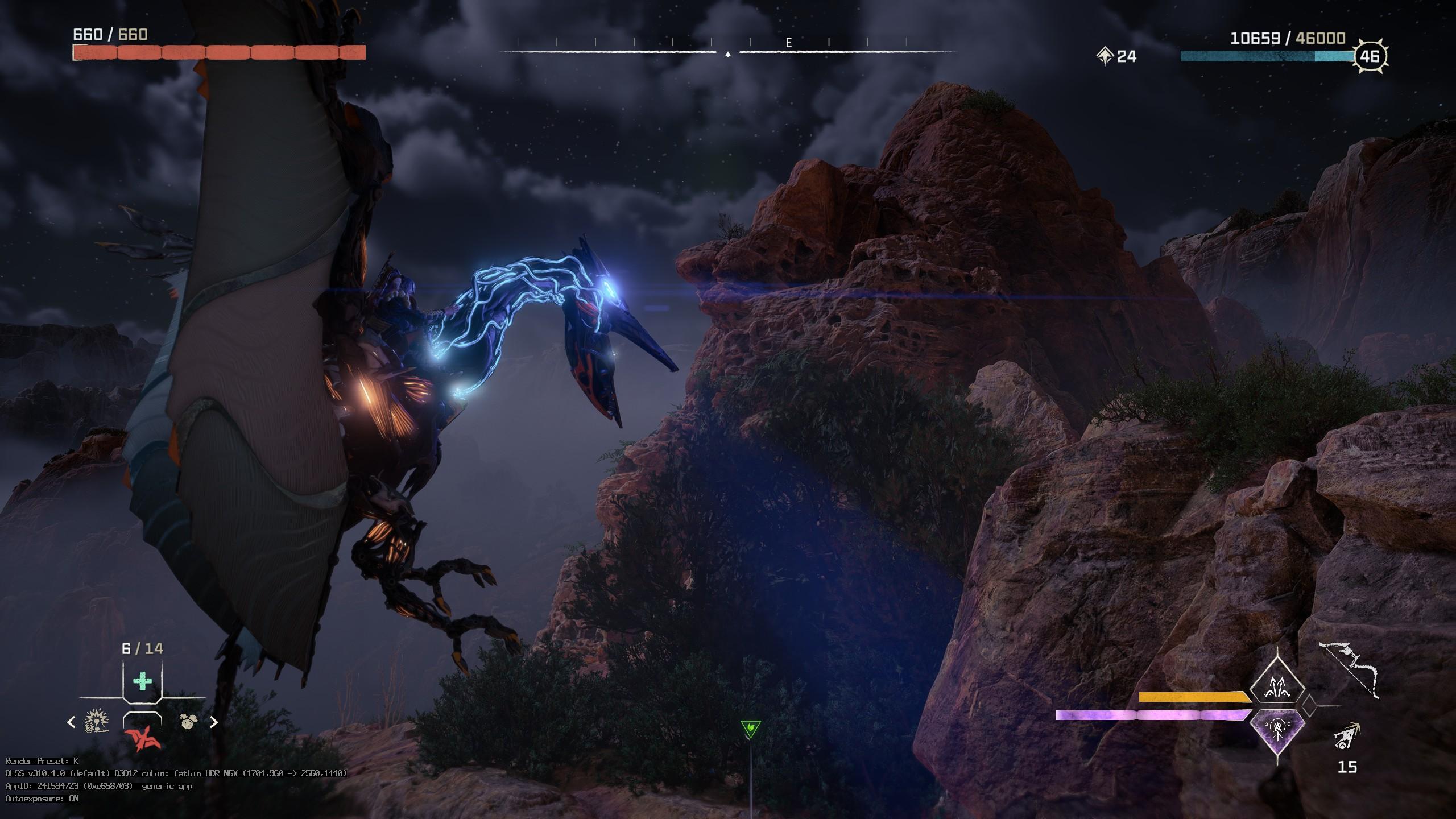Image resolution: width=1456 pixels, height=819 pixels.
Task: Select the pouch item in the tool belt
Action: [188, 722]
